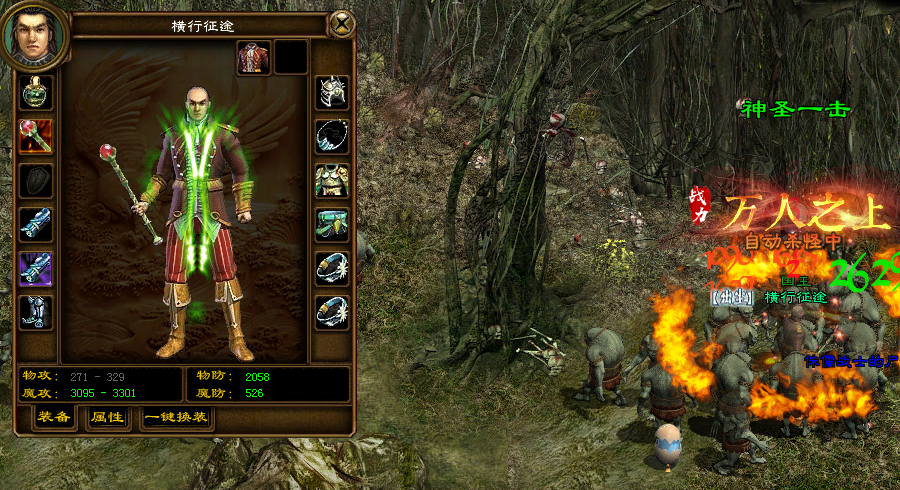Select the silver boots equipment slot
This screenshot has width=900, height=490.
[36, 312]
